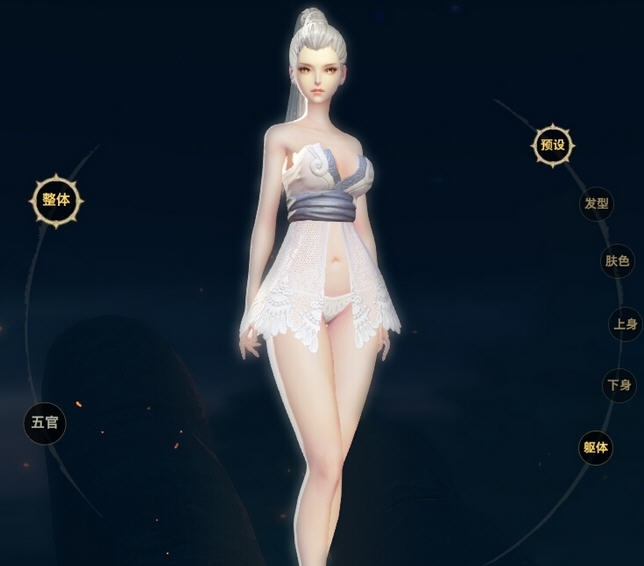Select the 整体 category on the left
The height and width of the screenshot is (566, 644).
(x=56, y=199)
